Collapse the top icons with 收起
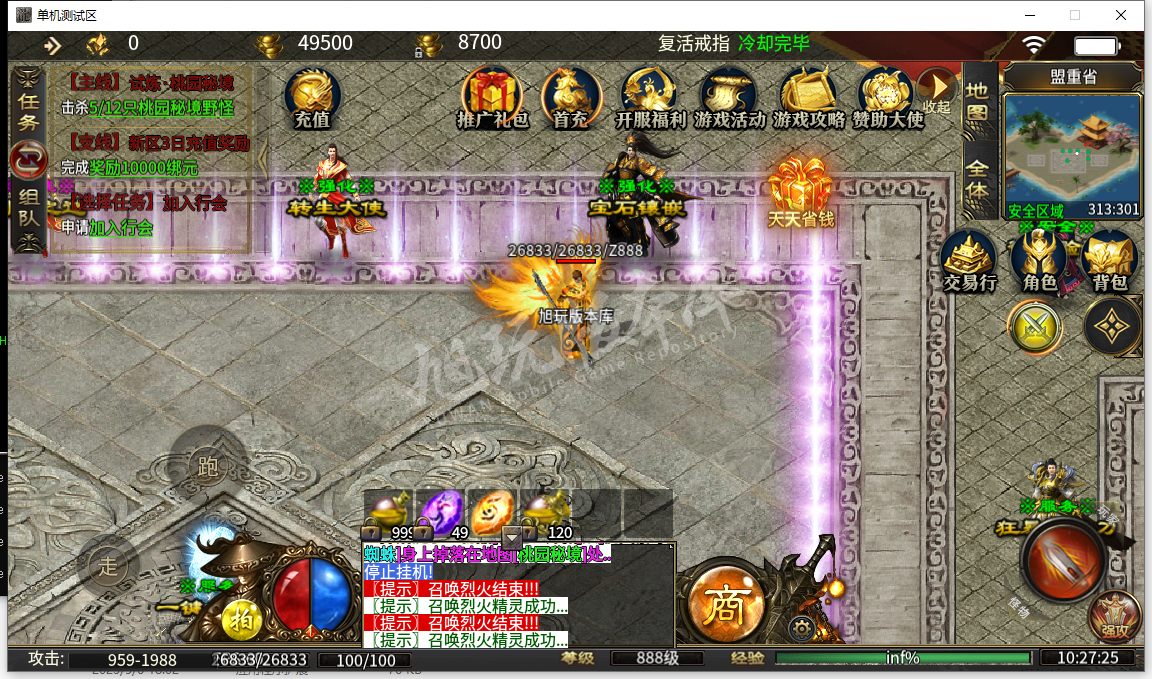This screenshot has width=1152, height=679. 937,90
